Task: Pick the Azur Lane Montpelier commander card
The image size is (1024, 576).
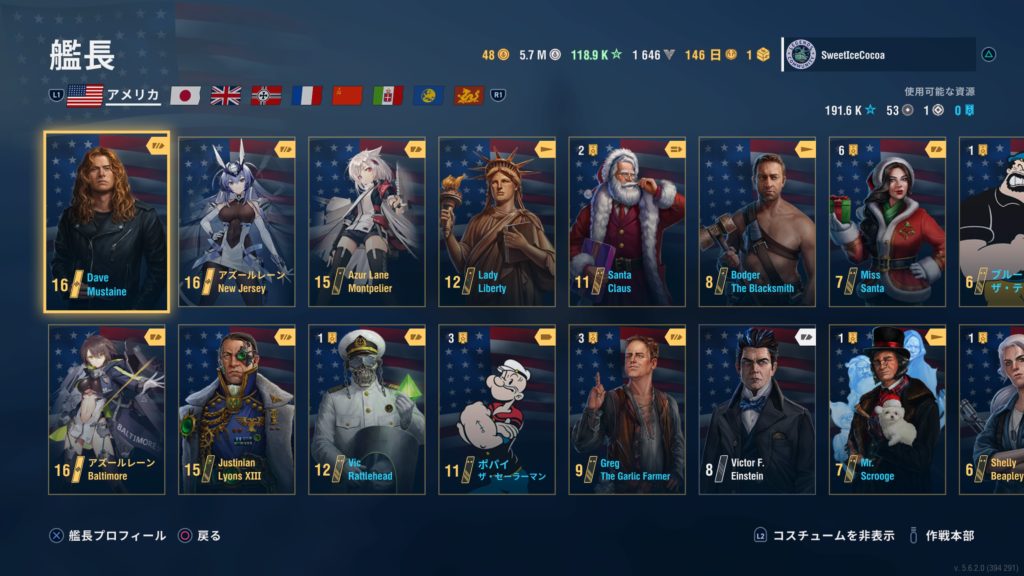Action: pos(367,222)
